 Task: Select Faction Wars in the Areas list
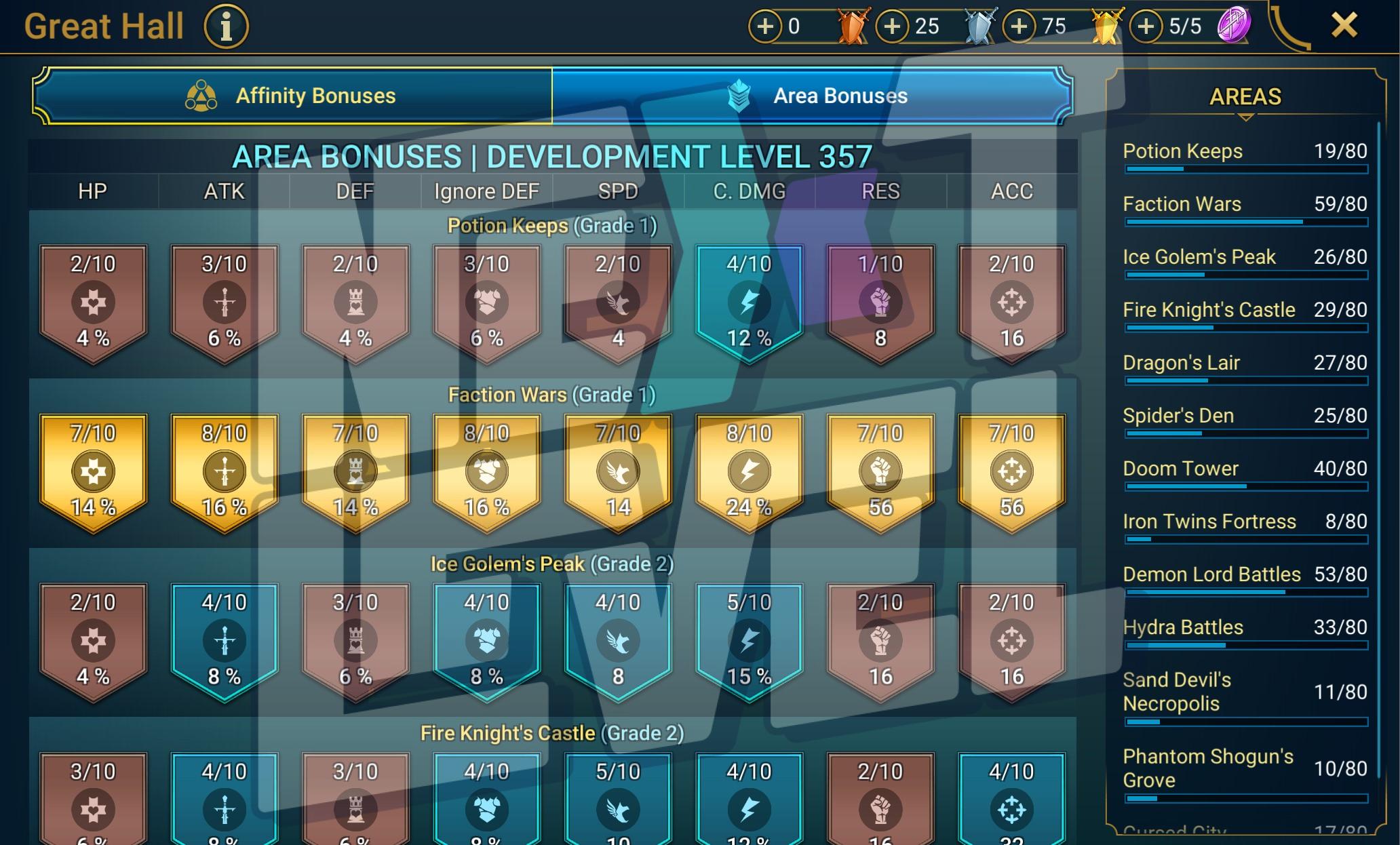coord(1244,205)
